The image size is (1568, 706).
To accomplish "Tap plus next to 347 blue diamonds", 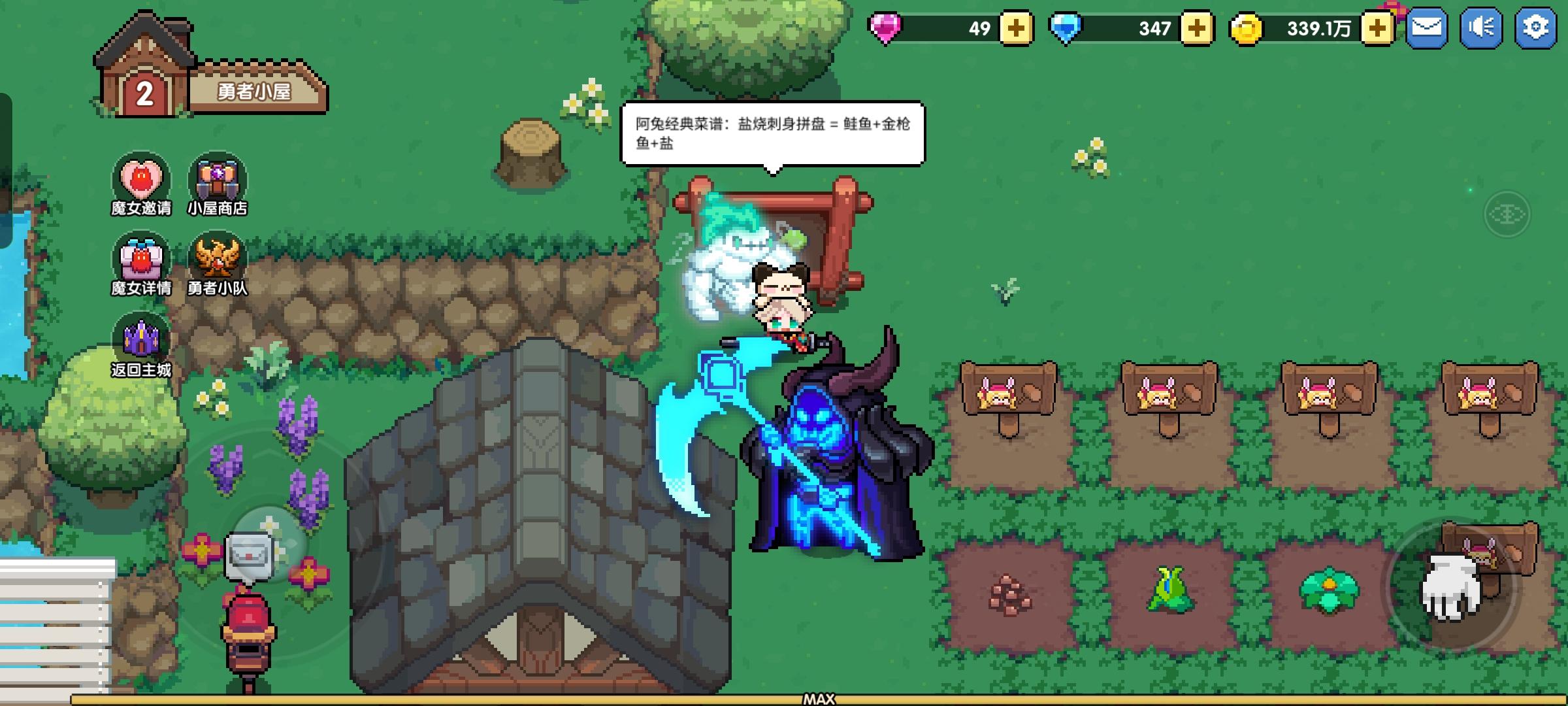I will [1198, 29].
